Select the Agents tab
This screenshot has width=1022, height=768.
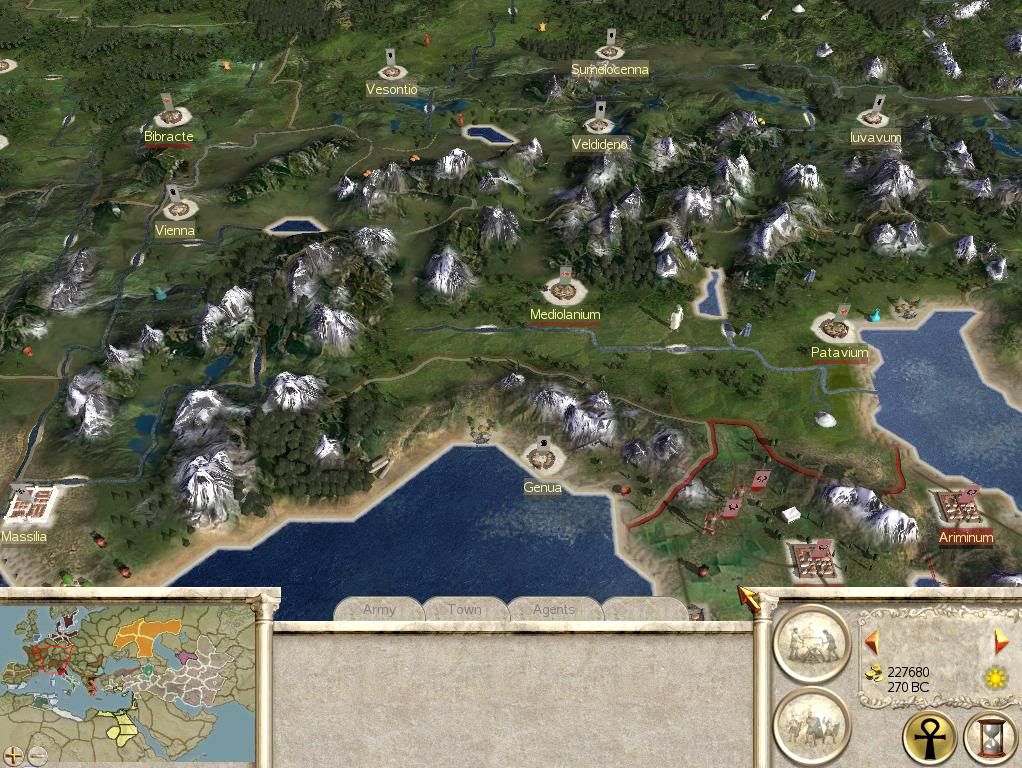click(x=553, y=609)
